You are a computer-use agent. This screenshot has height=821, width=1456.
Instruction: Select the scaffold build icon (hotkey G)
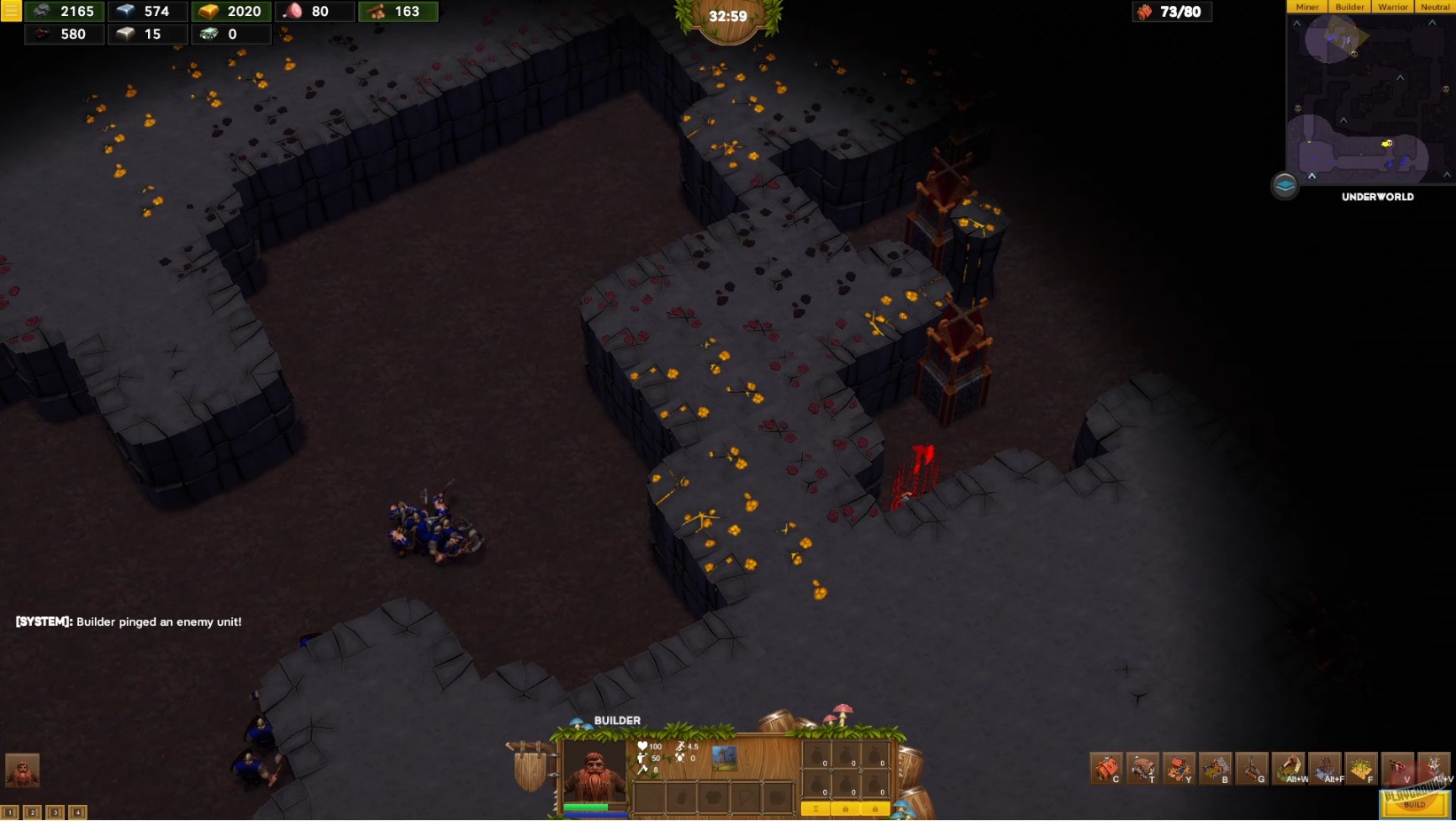point(1251,768)
